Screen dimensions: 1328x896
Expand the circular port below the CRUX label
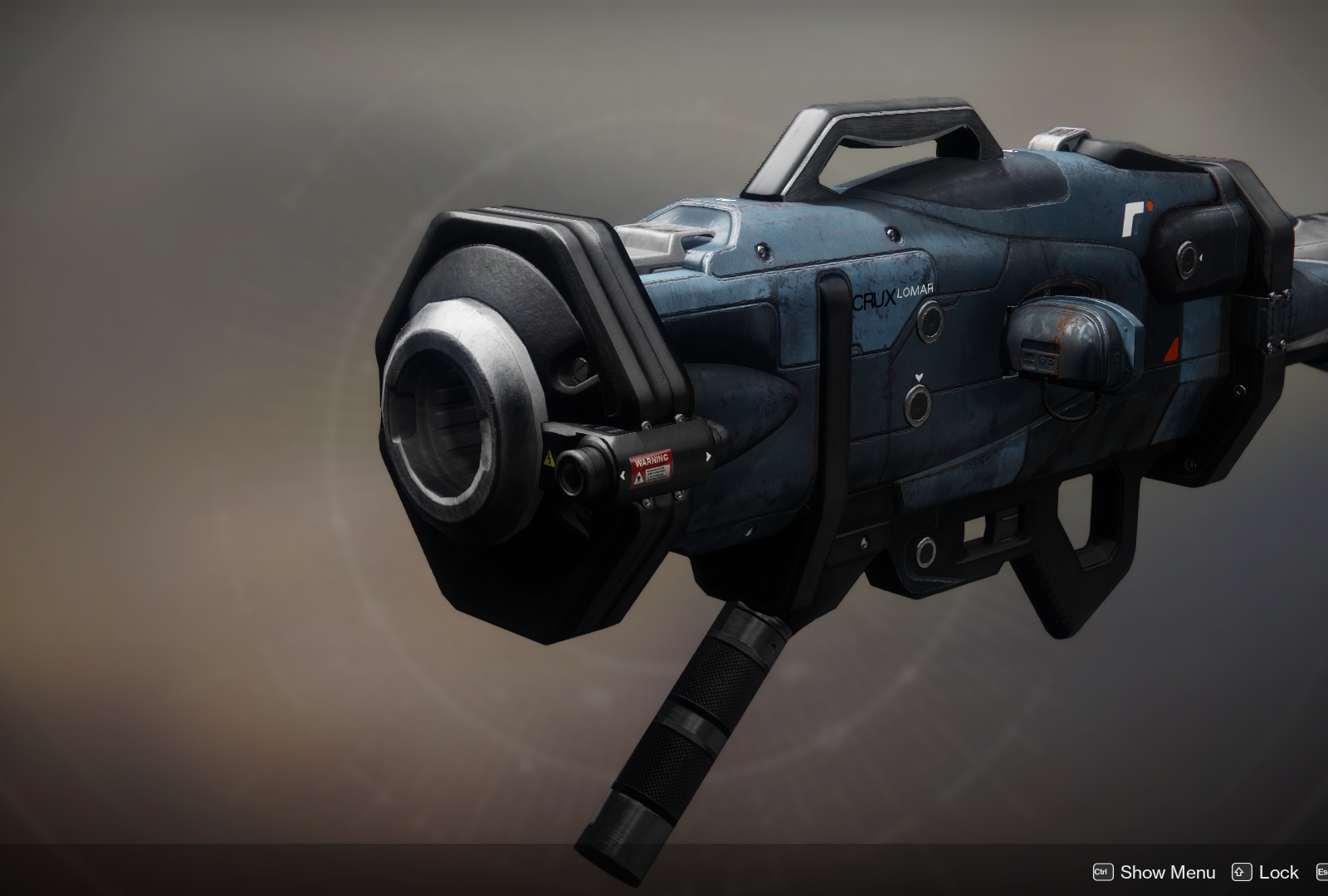(x=930, y=321)
